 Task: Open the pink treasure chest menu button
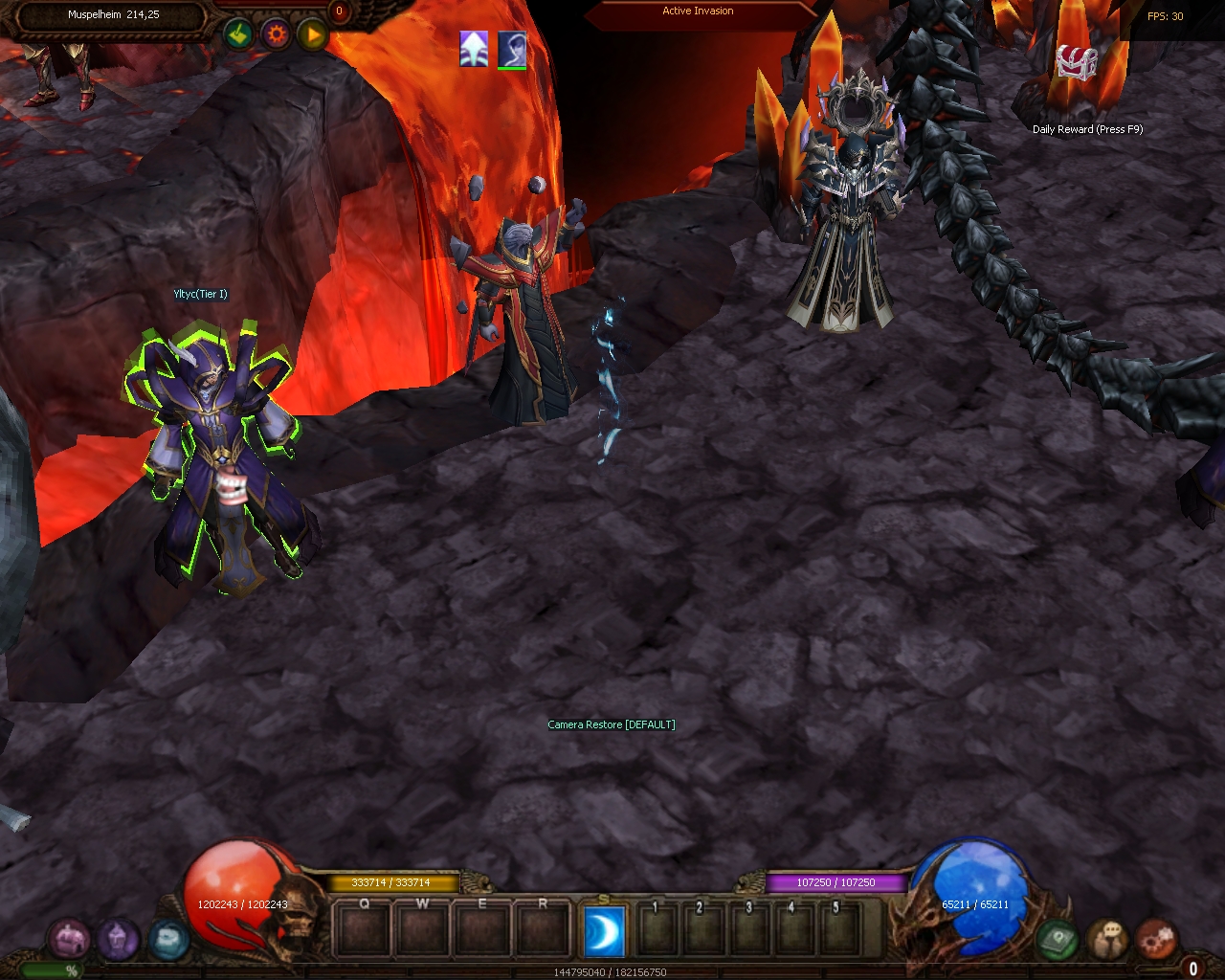click(x=69, y=940)
